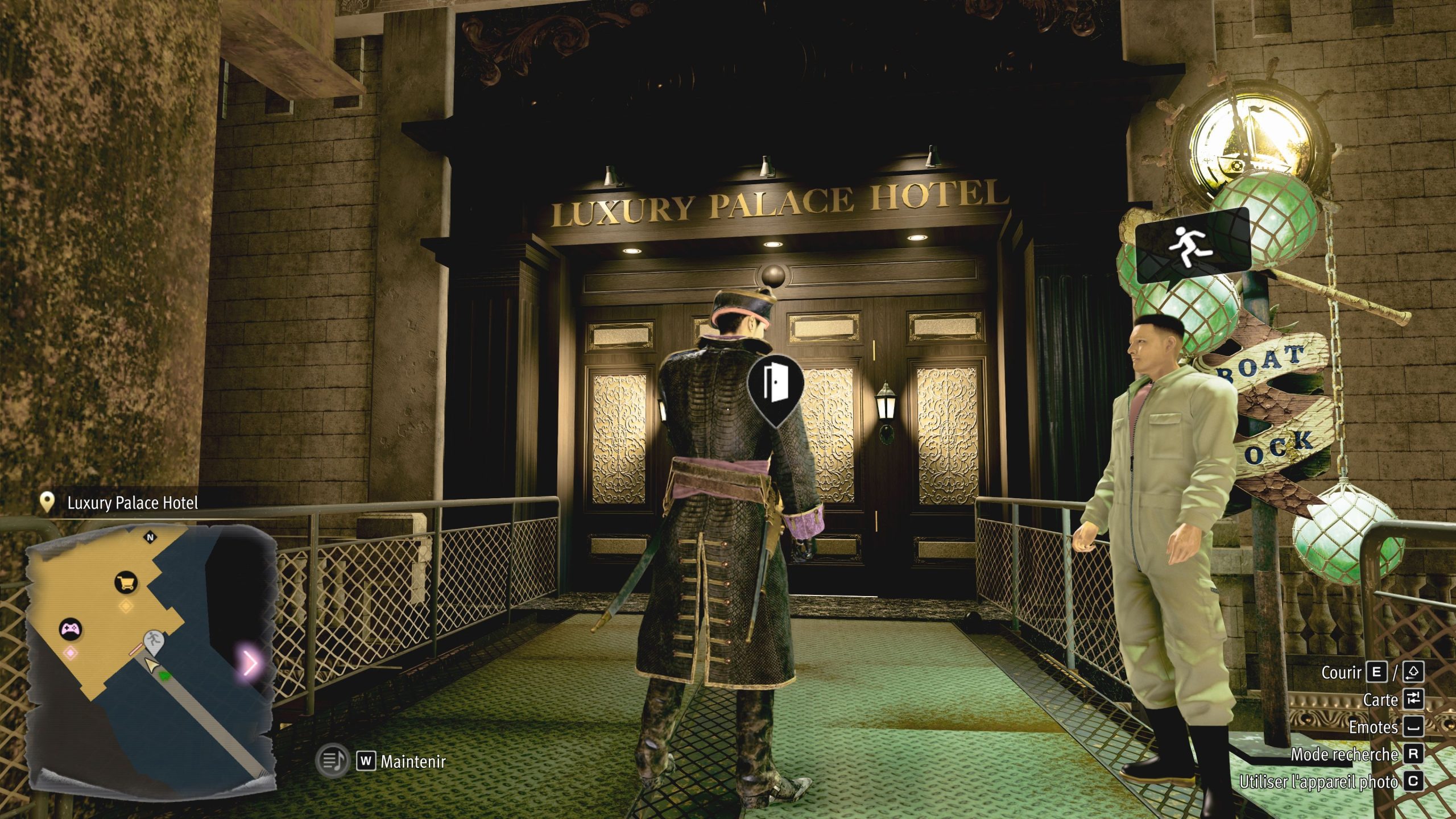The width and height of the screenshot is (1456, 819).
Task: Open the music playlist icon
Action: pyautogui.click(x=332, y=760)
